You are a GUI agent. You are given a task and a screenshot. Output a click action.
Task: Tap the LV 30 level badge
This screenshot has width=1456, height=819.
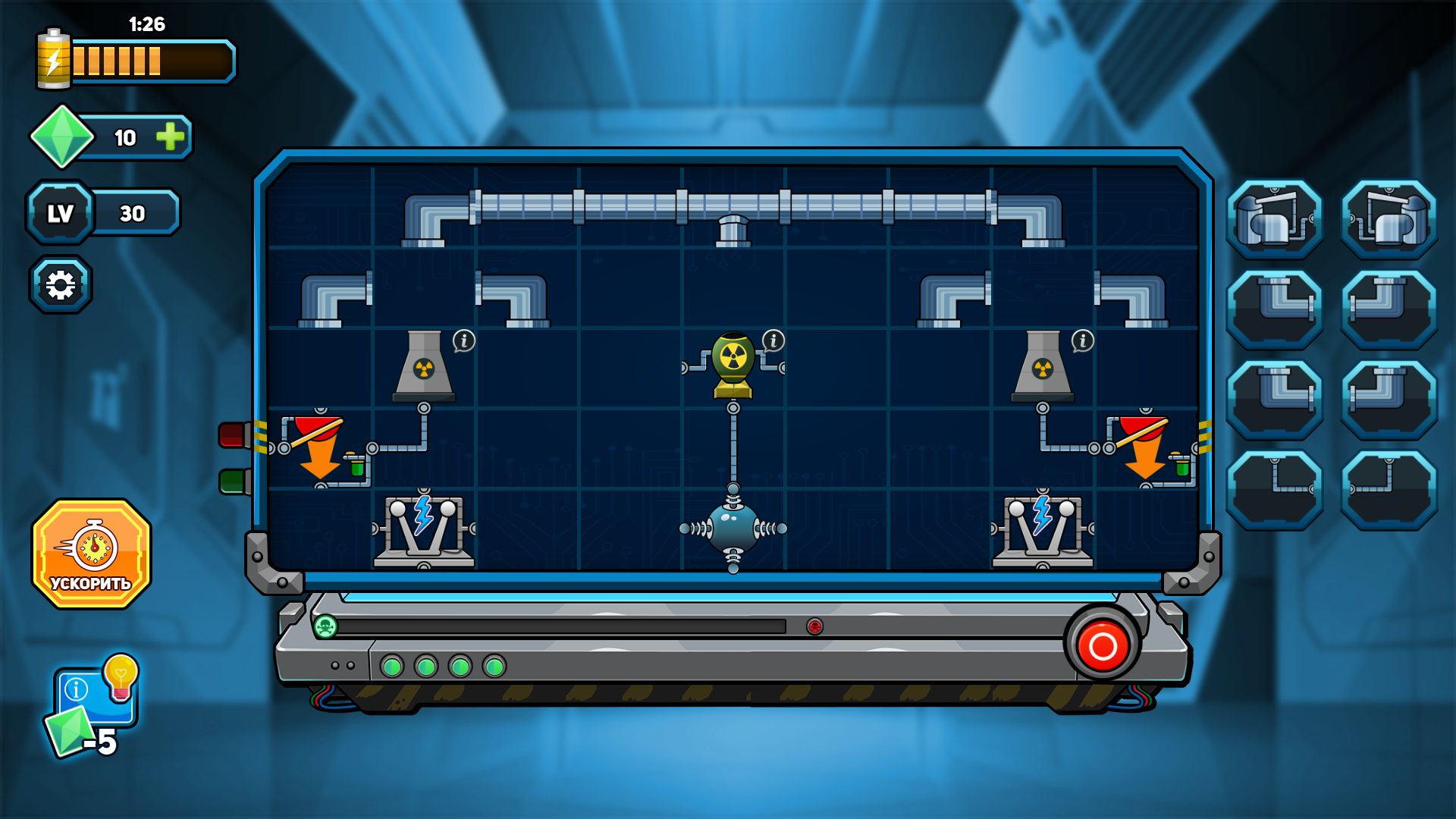click(x=59, y=213)
